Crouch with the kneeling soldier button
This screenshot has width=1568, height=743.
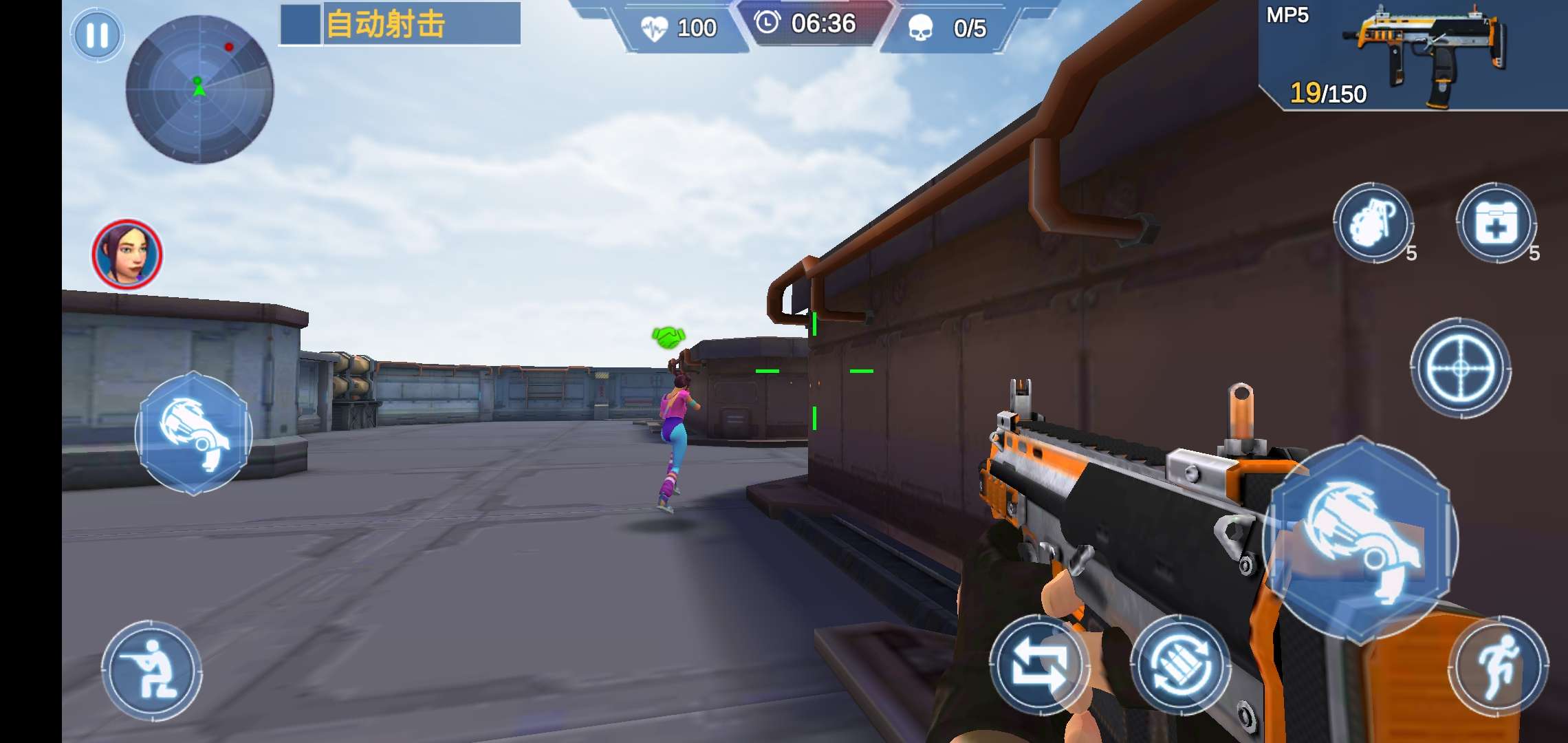point(152,671)
